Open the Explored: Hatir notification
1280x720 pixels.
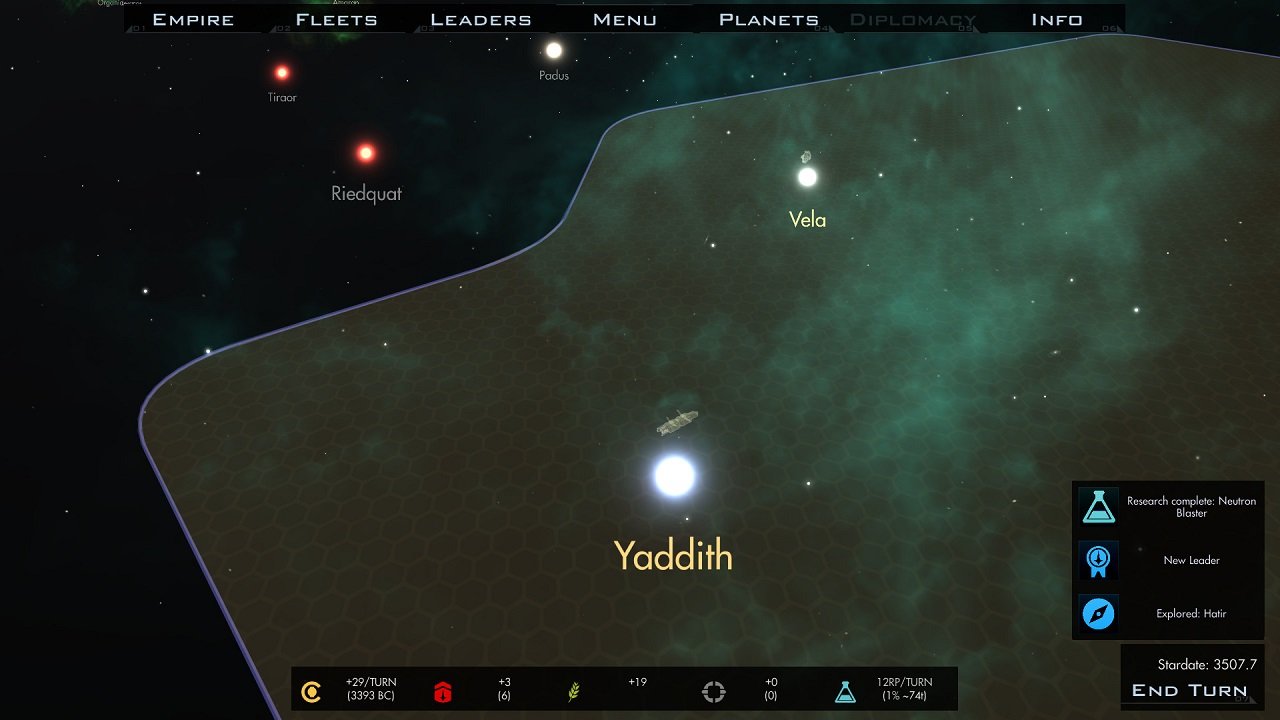coord(1168,613)
